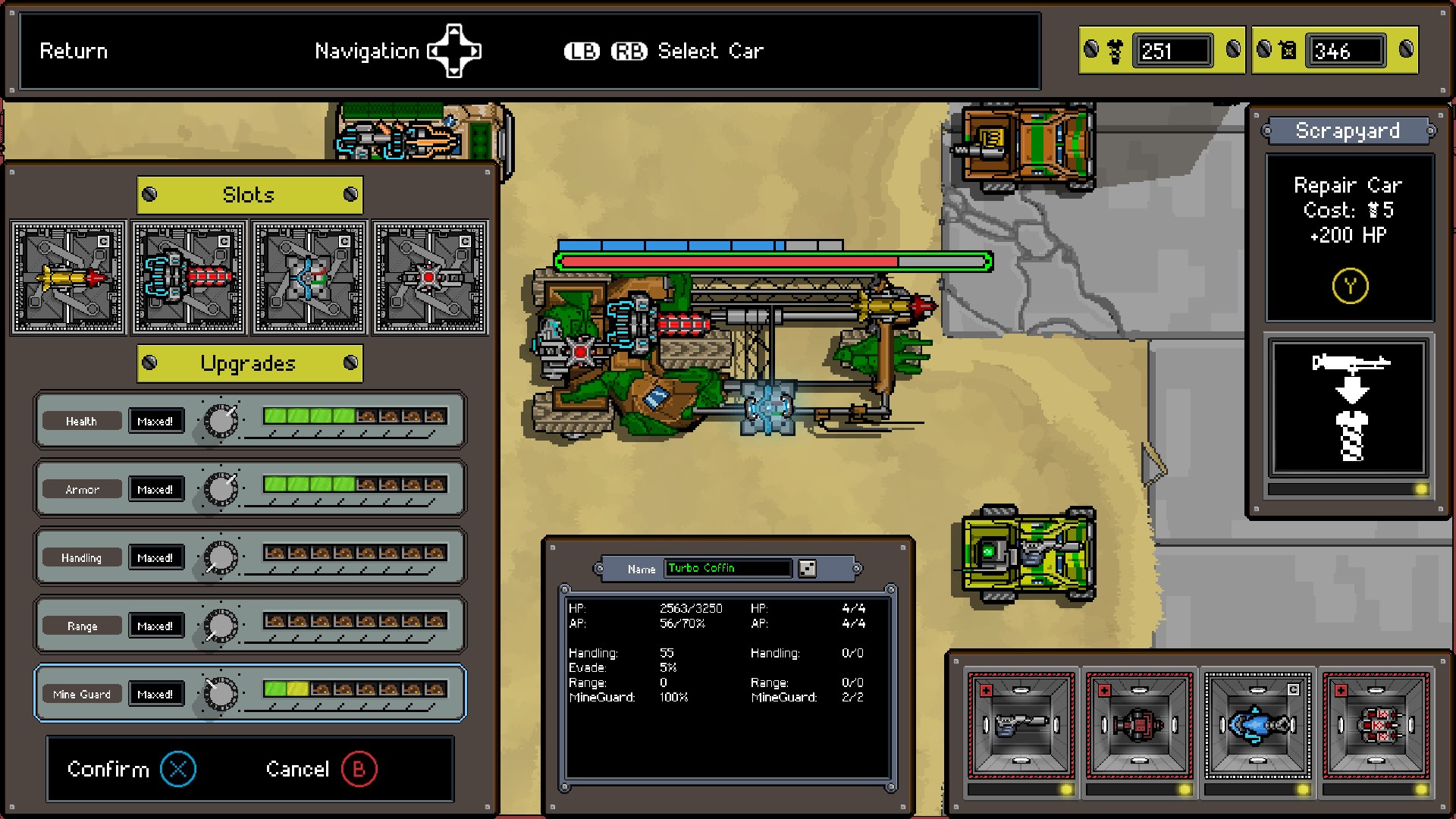Edit the Turbo Coffin name field
1456x819 pixels.
(x=727, y=567)
